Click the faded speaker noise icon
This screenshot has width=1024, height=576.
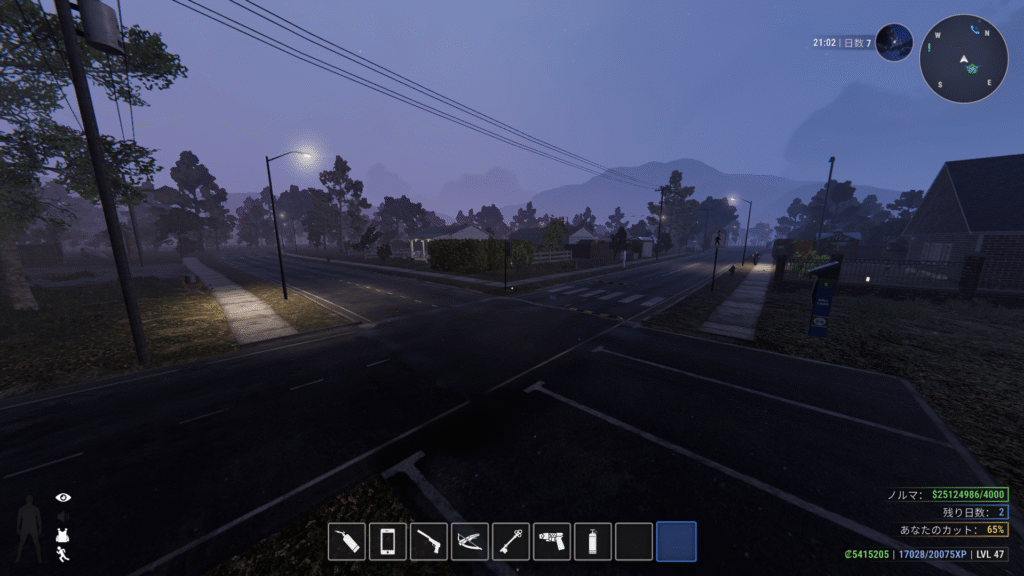(63, 516)
